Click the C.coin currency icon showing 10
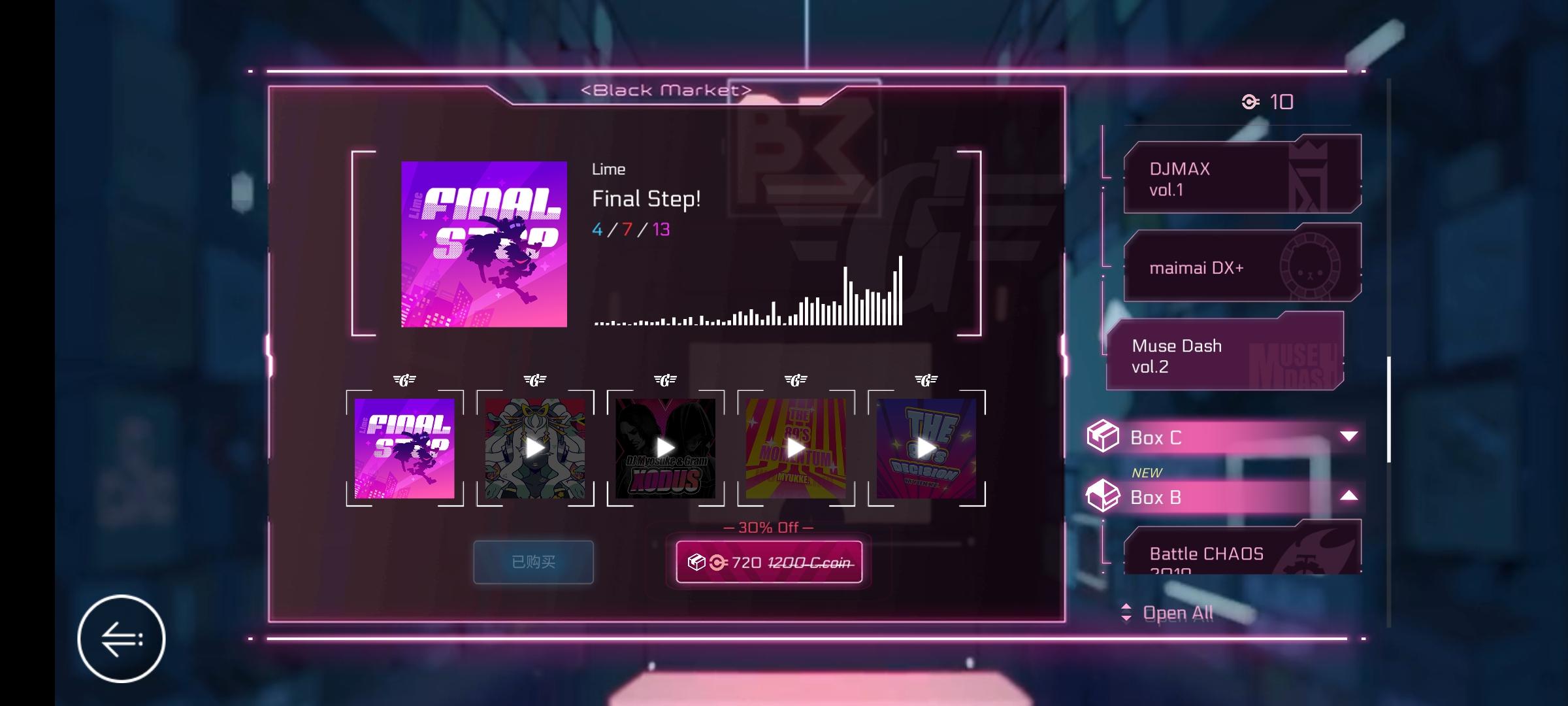The height and width of the screenshot is (706, 1568). (x=1250, y=101)
